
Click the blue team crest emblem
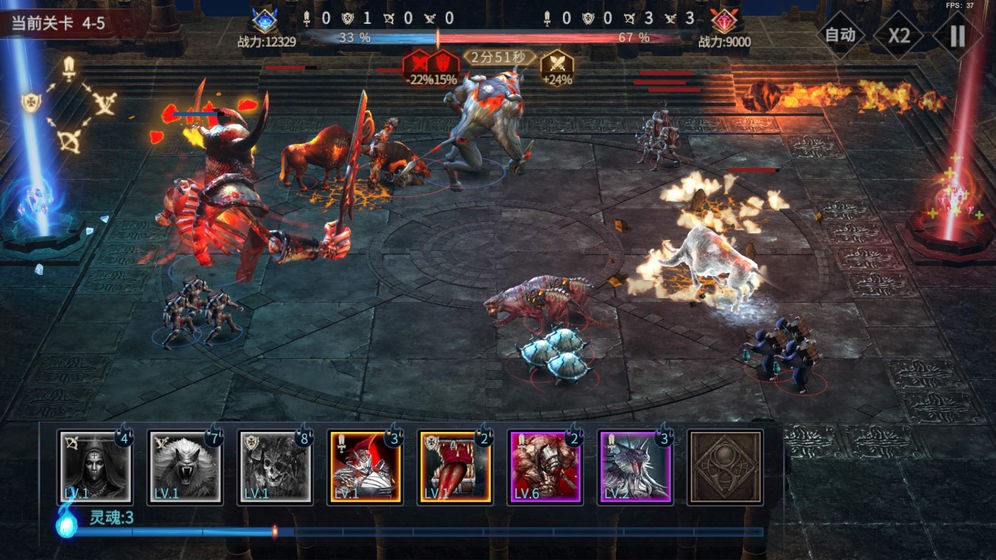264,20
